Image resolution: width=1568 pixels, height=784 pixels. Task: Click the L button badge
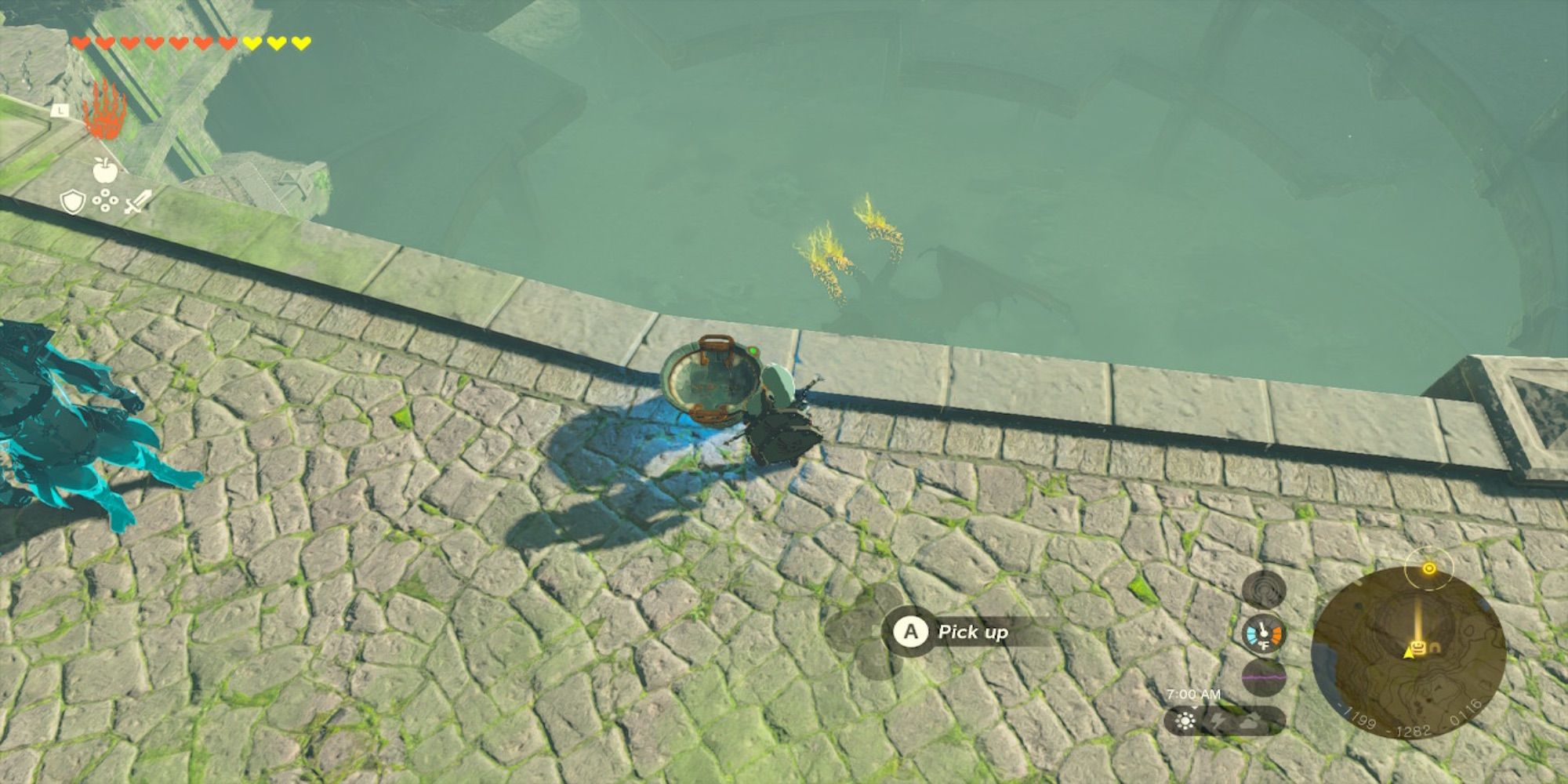point(60,111)
